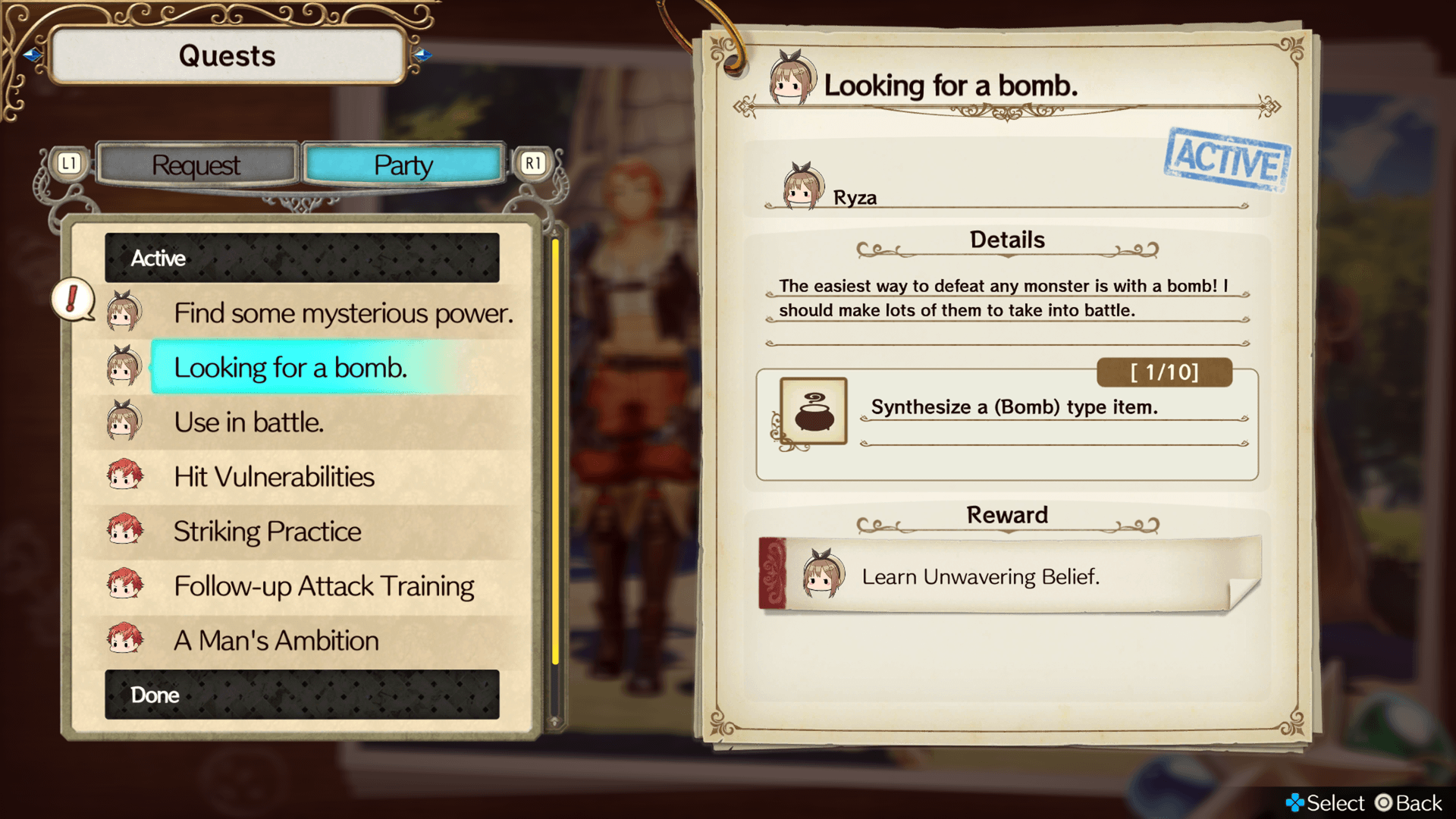The width and height of the screenshot is (1456, 819).
Task: Click the Active section header
Action: pos(302,258)
